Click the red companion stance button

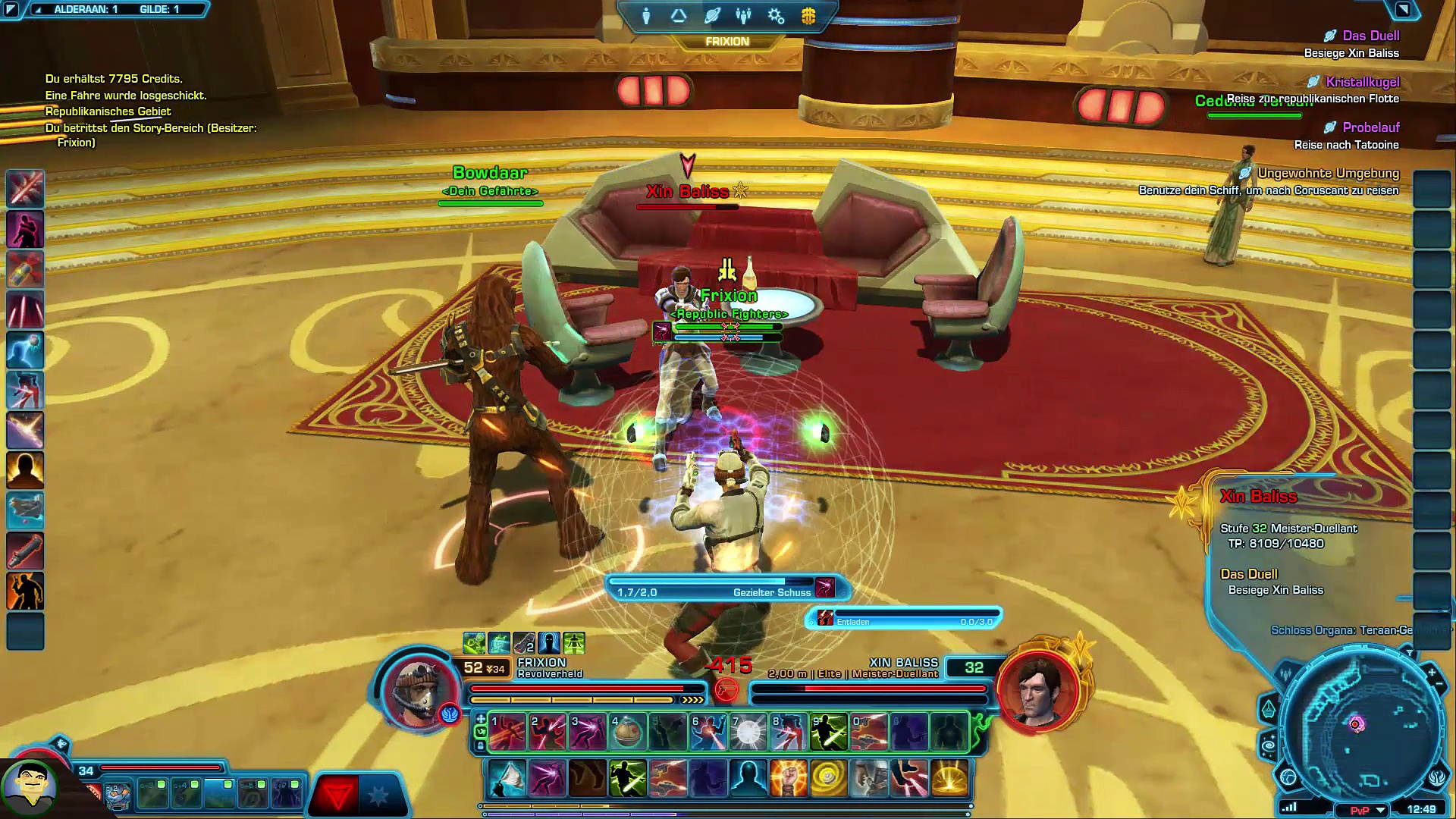(x=337, y=795)
